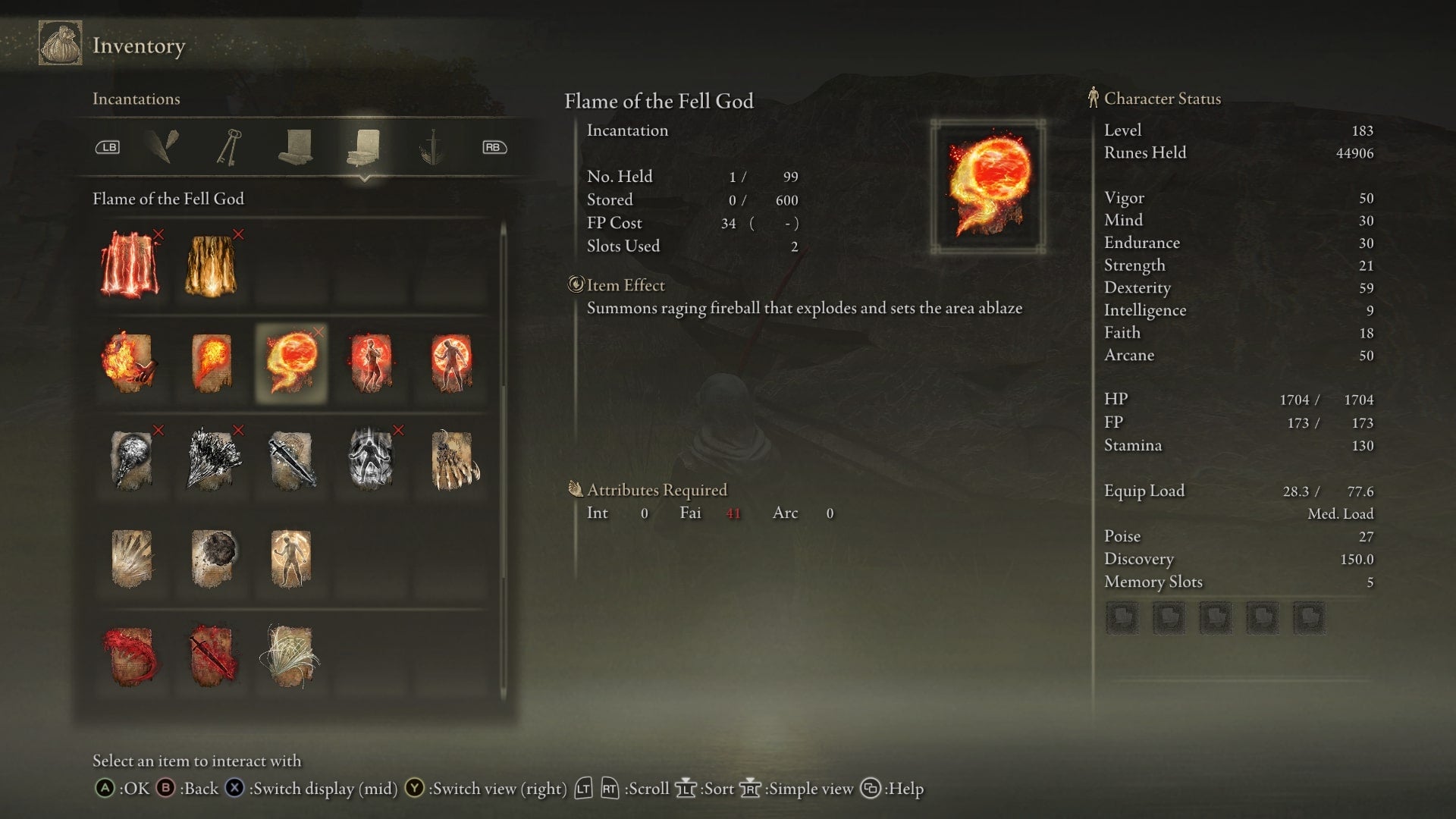Choose the red lightning pillars incantation
This screenshot has width=1456, height=819.
click(x=130, y=265)
